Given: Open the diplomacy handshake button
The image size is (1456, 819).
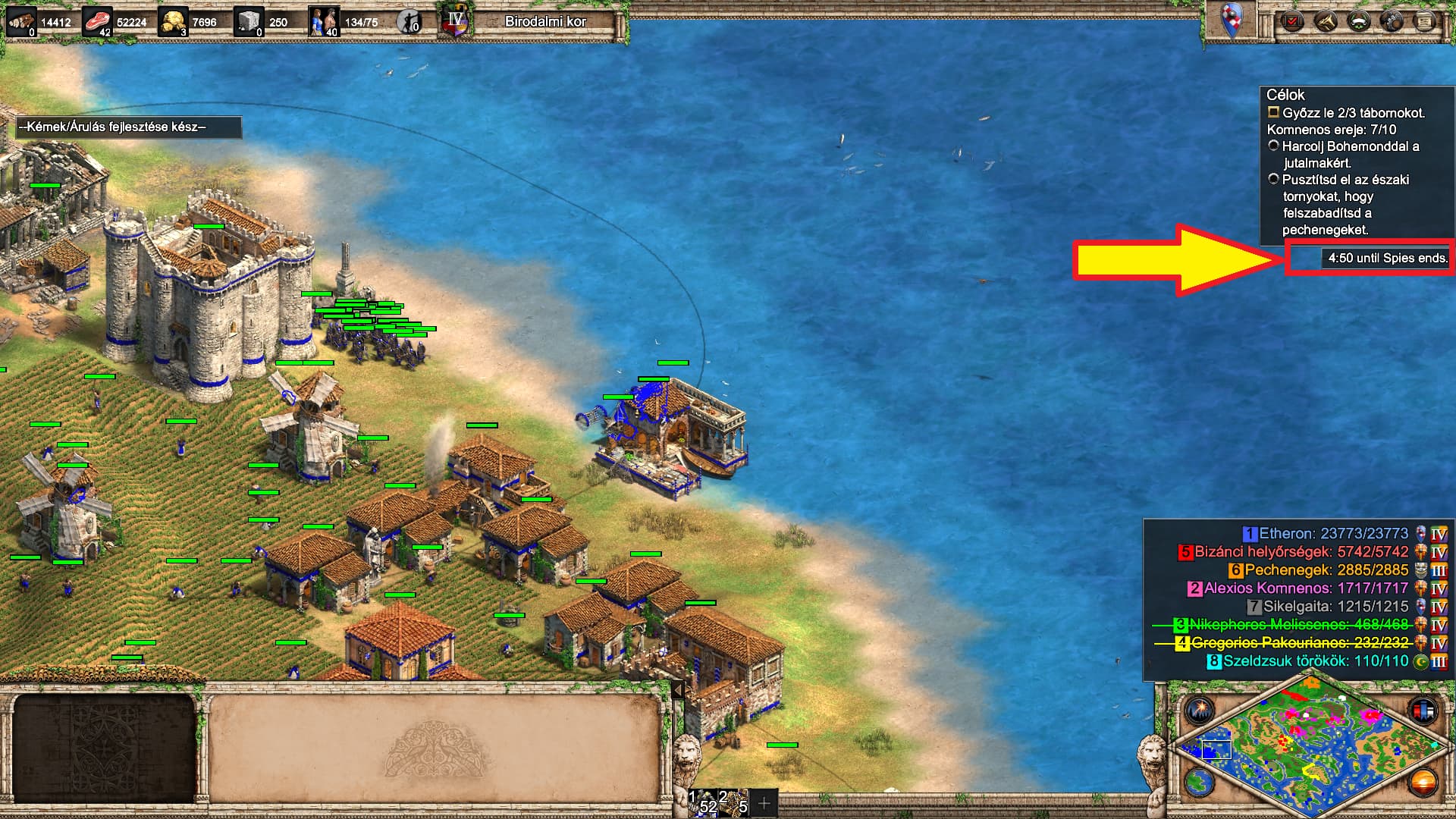Looking at the screenshot, I should point(1326,21).
